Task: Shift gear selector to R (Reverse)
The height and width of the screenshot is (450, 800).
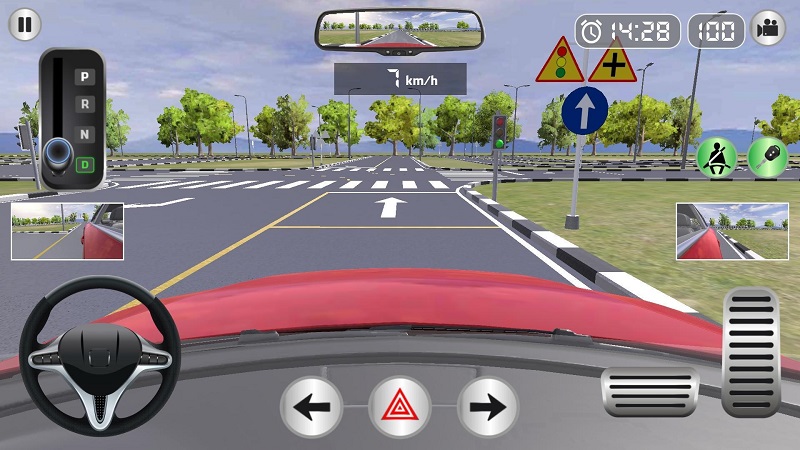Action: point(86,104)
